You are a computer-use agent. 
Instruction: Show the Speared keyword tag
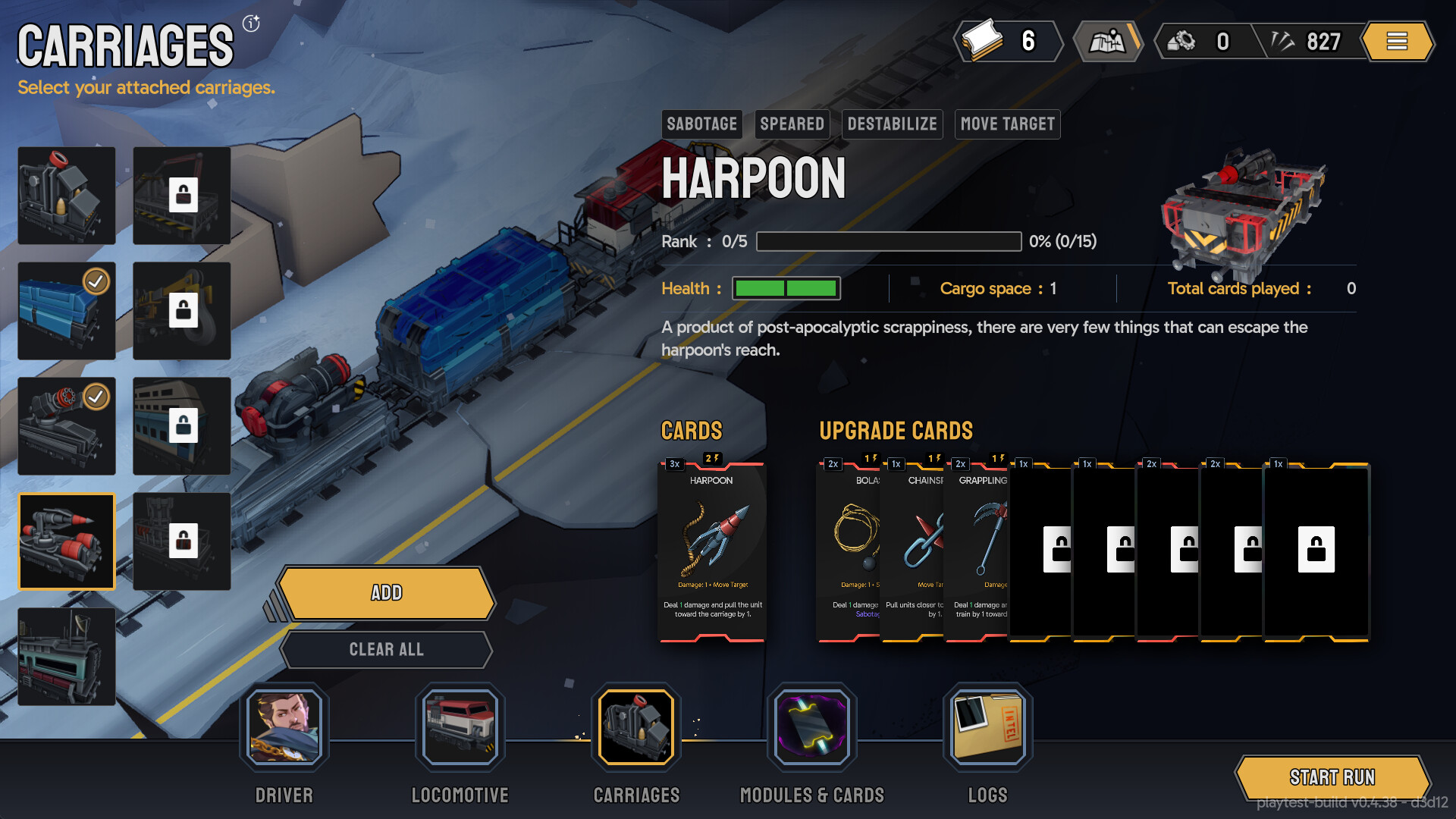[x=792, y=124]
